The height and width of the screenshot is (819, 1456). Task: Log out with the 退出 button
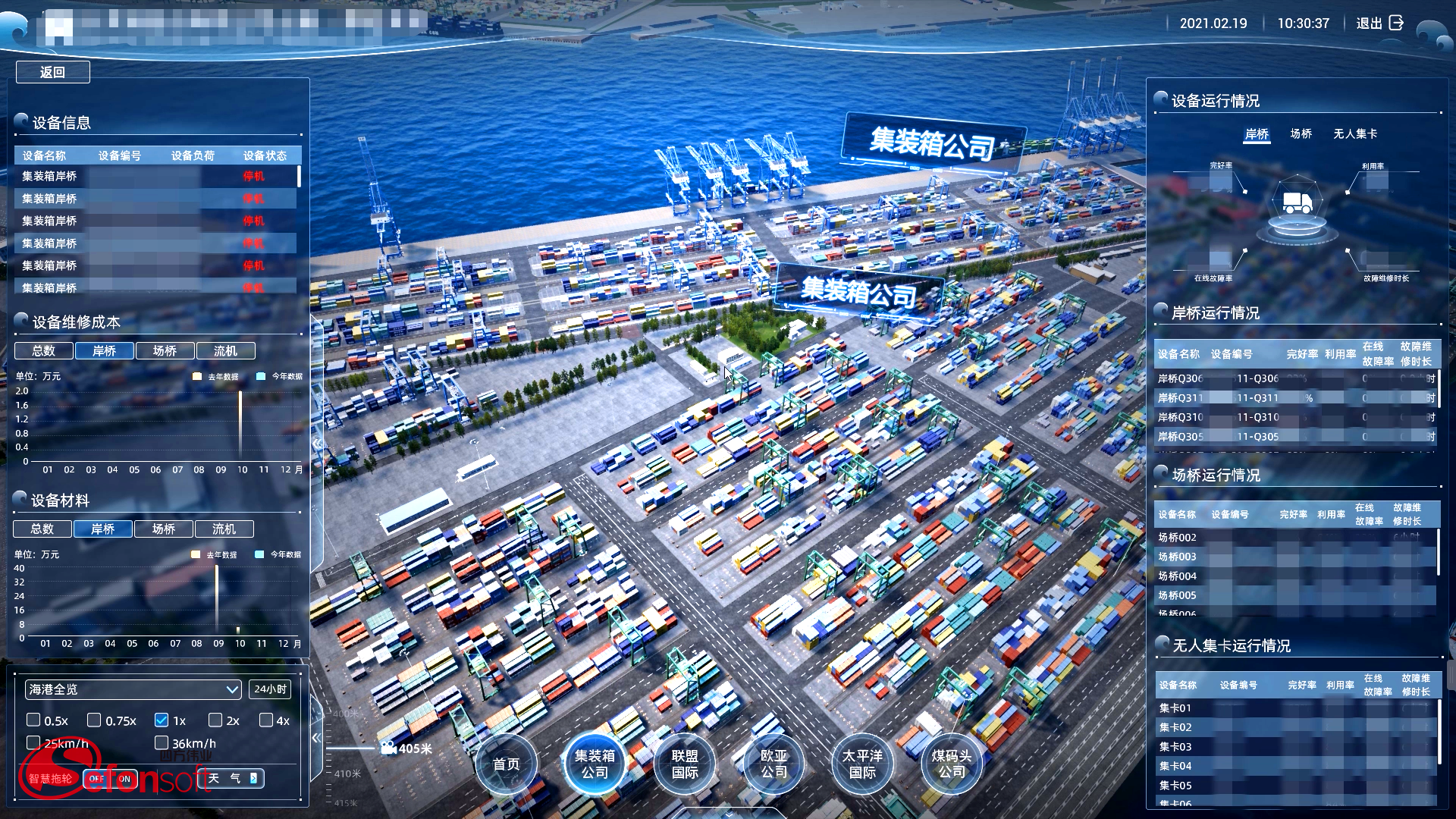[1379, 24]
